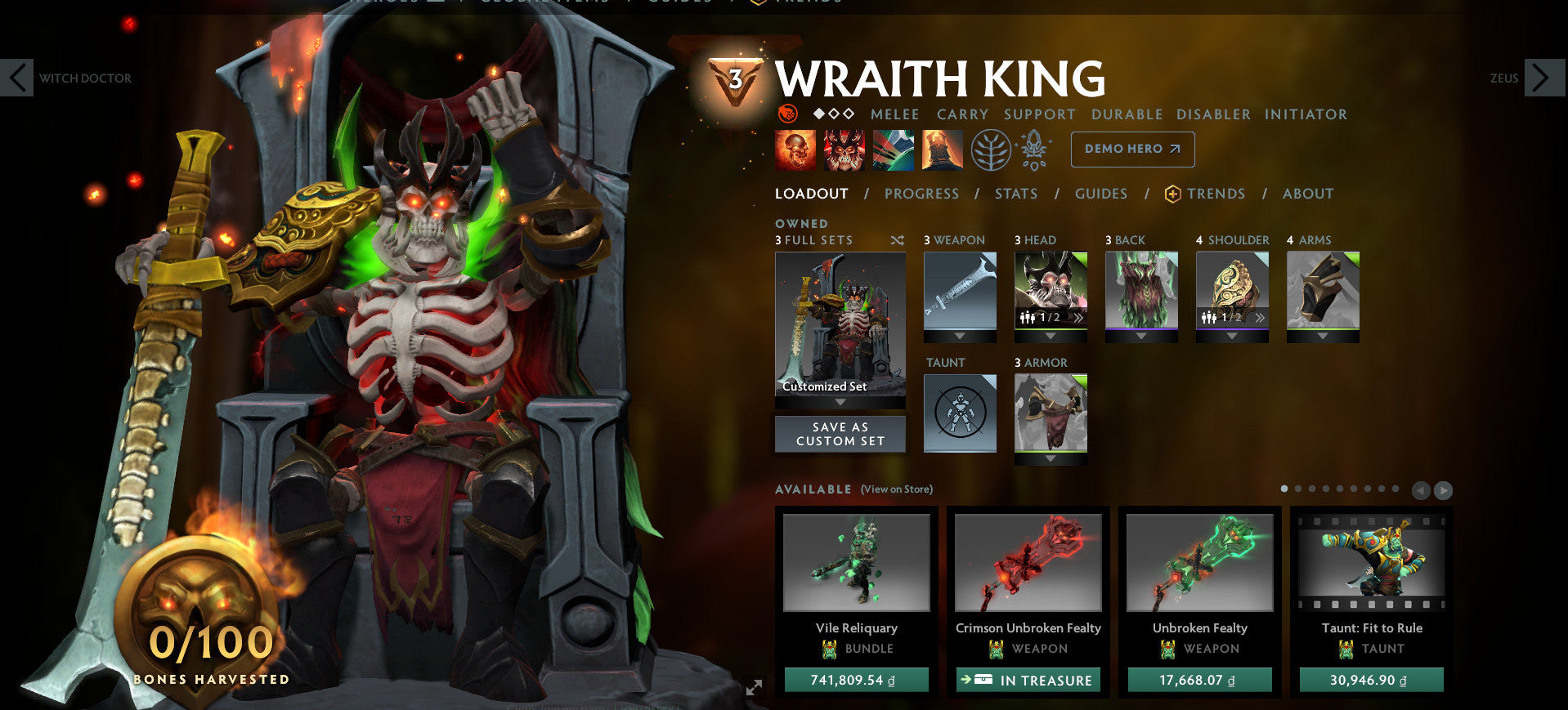Click the DEMO HERO button
Image resolution: width=1568 pixels, height=710 pixels.
coord(1132,150)
